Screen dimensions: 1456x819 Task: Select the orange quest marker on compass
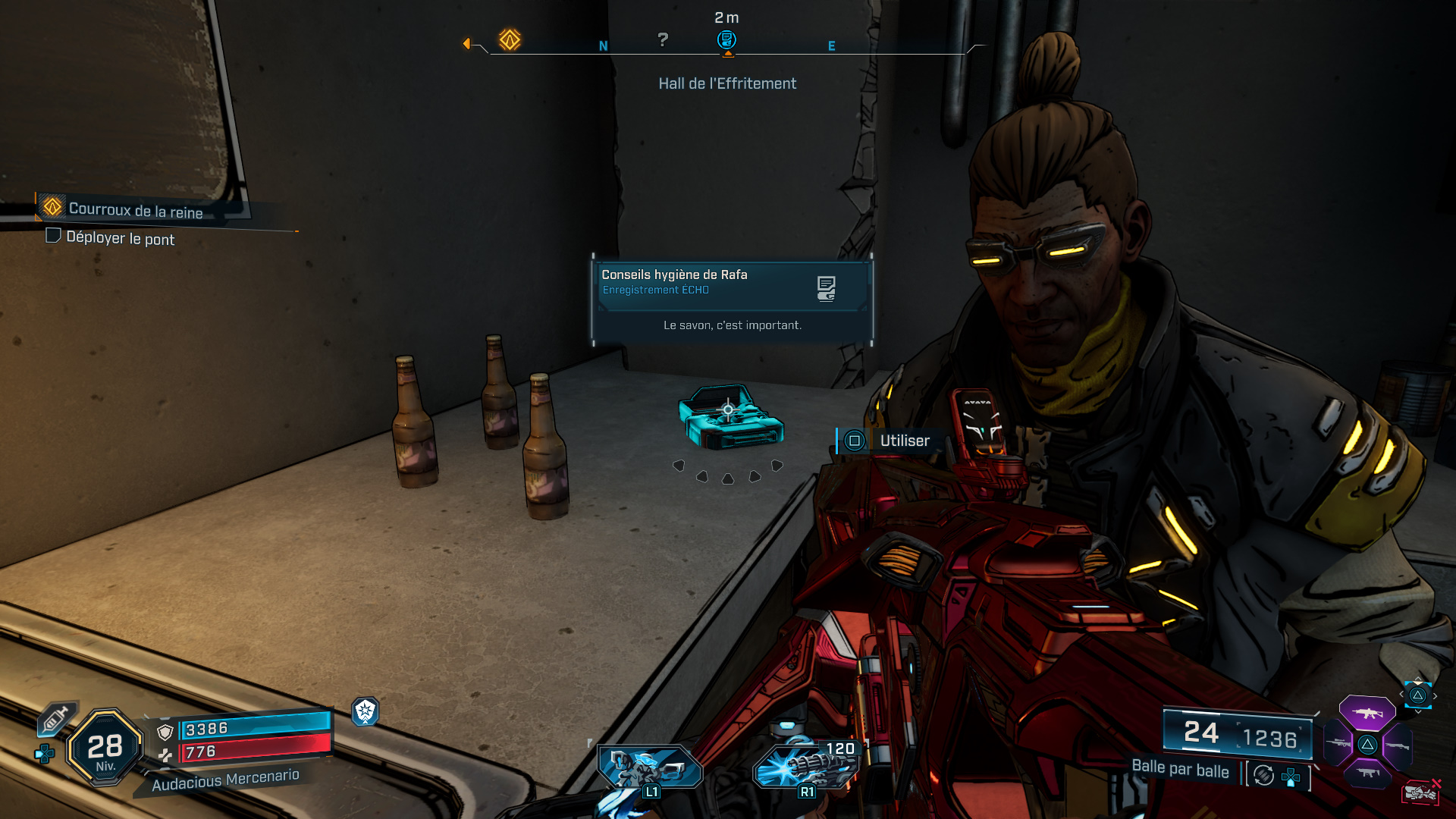pos(510,39)
